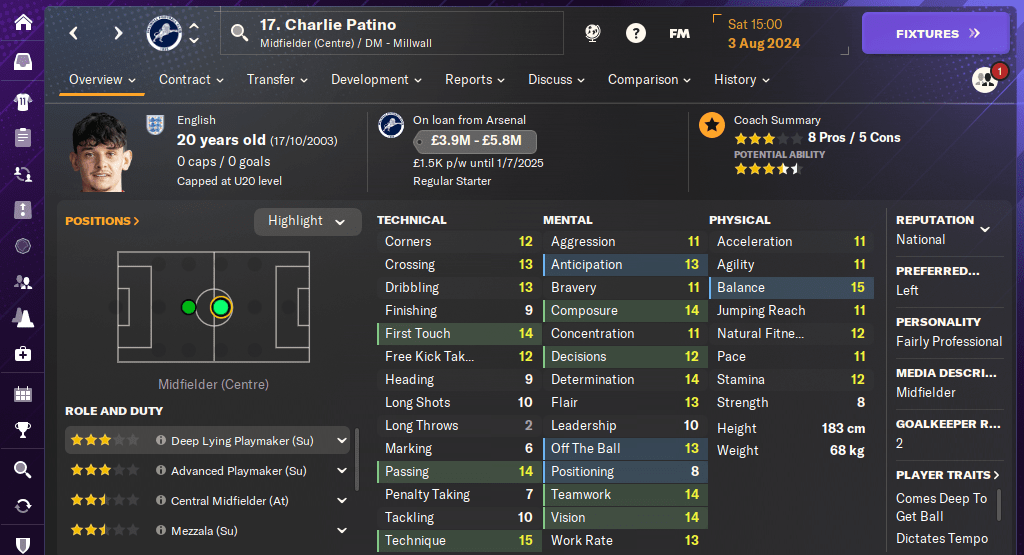1024x555 pixels.
Task: Expand the Reputation dropdown arrow
Action: (985, 229)
